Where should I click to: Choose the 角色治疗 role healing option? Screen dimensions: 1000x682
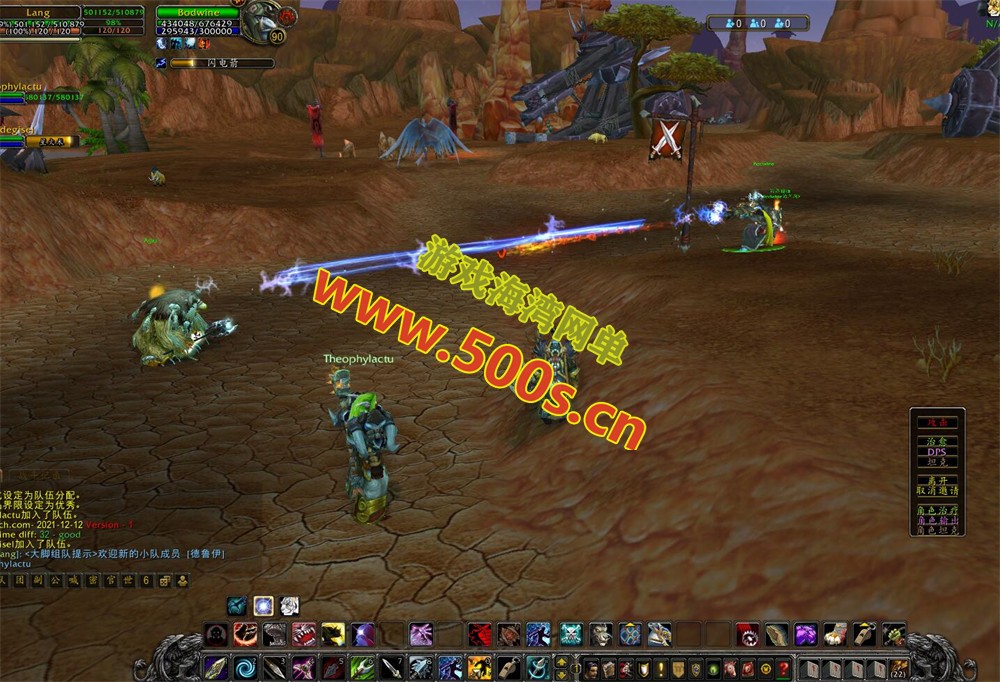pos(937,510)
